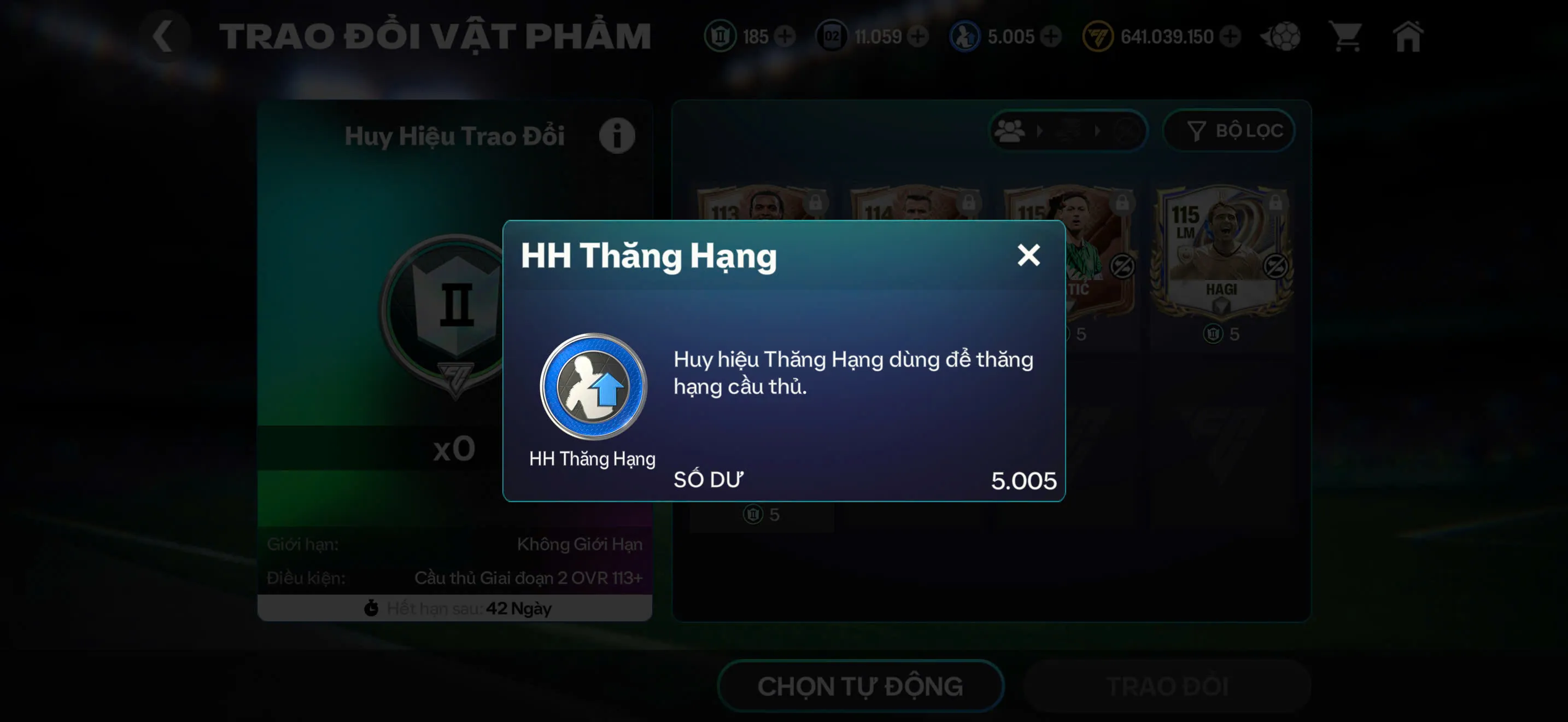Open the shopping cart store icon

click(1347, 37)
